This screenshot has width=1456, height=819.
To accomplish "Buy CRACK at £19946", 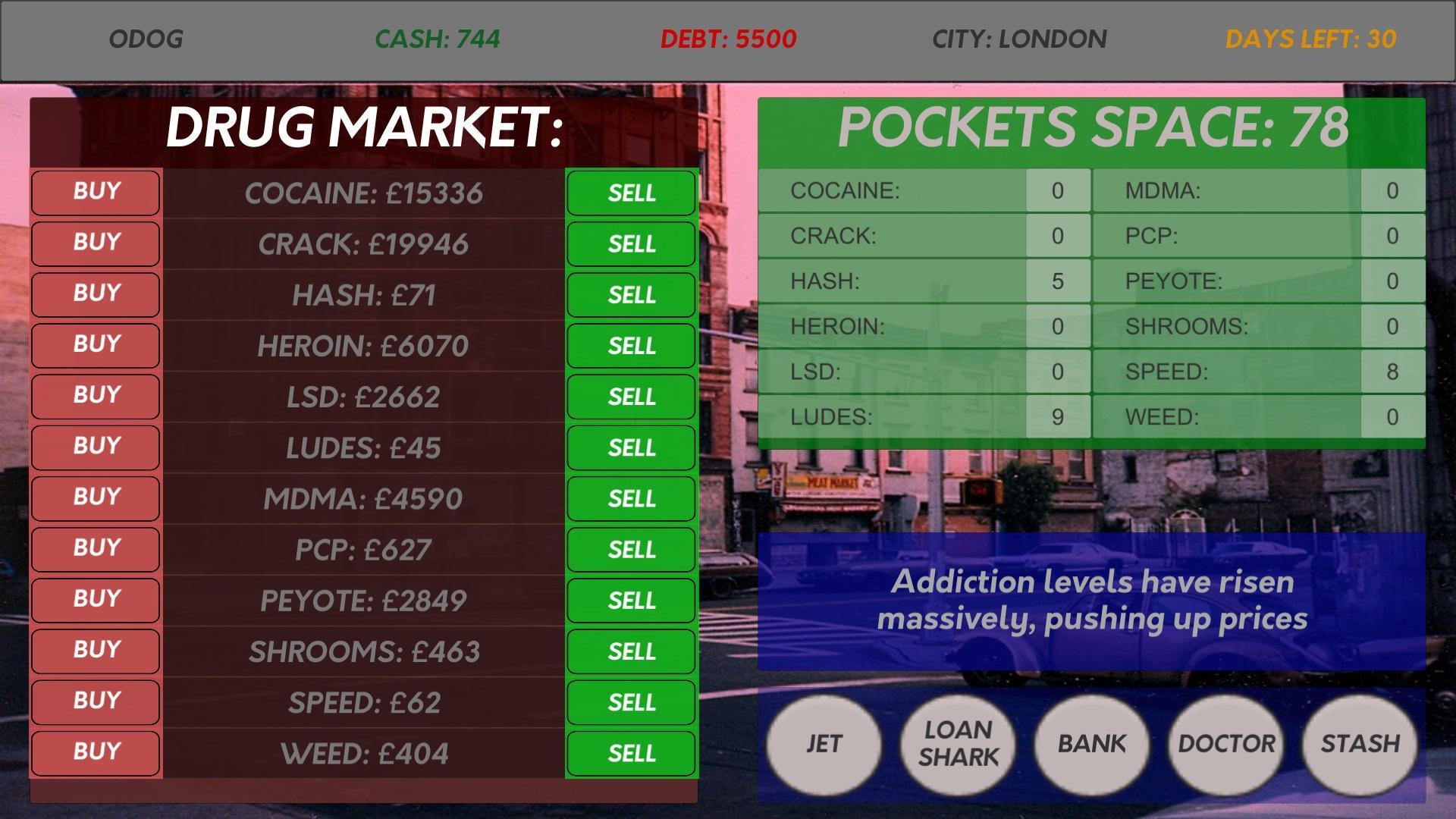I will pyautogui.click(x=95, y=243).
